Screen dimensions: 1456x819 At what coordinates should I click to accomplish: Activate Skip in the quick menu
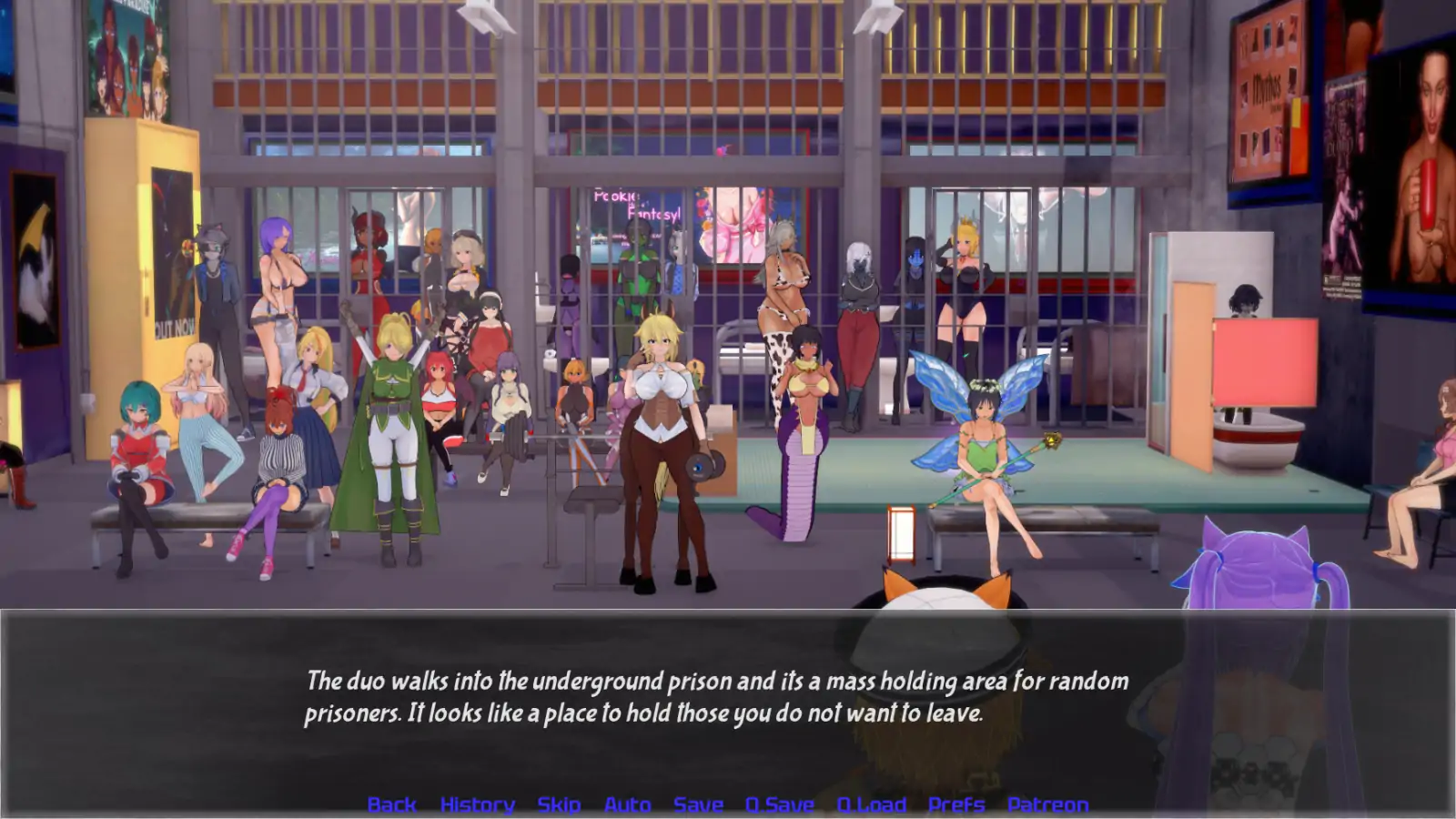click(559, 804)
